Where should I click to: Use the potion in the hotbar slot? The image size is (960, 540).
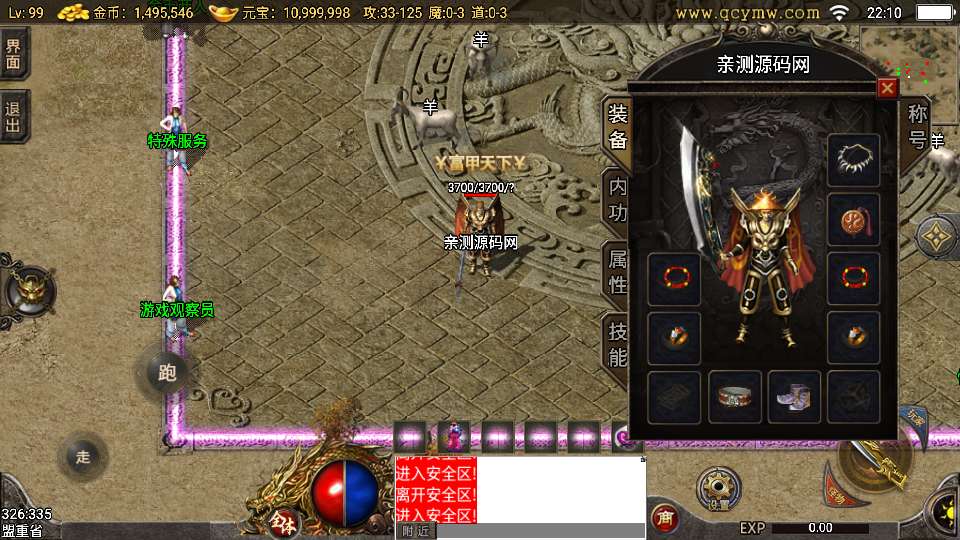[454, 437]
